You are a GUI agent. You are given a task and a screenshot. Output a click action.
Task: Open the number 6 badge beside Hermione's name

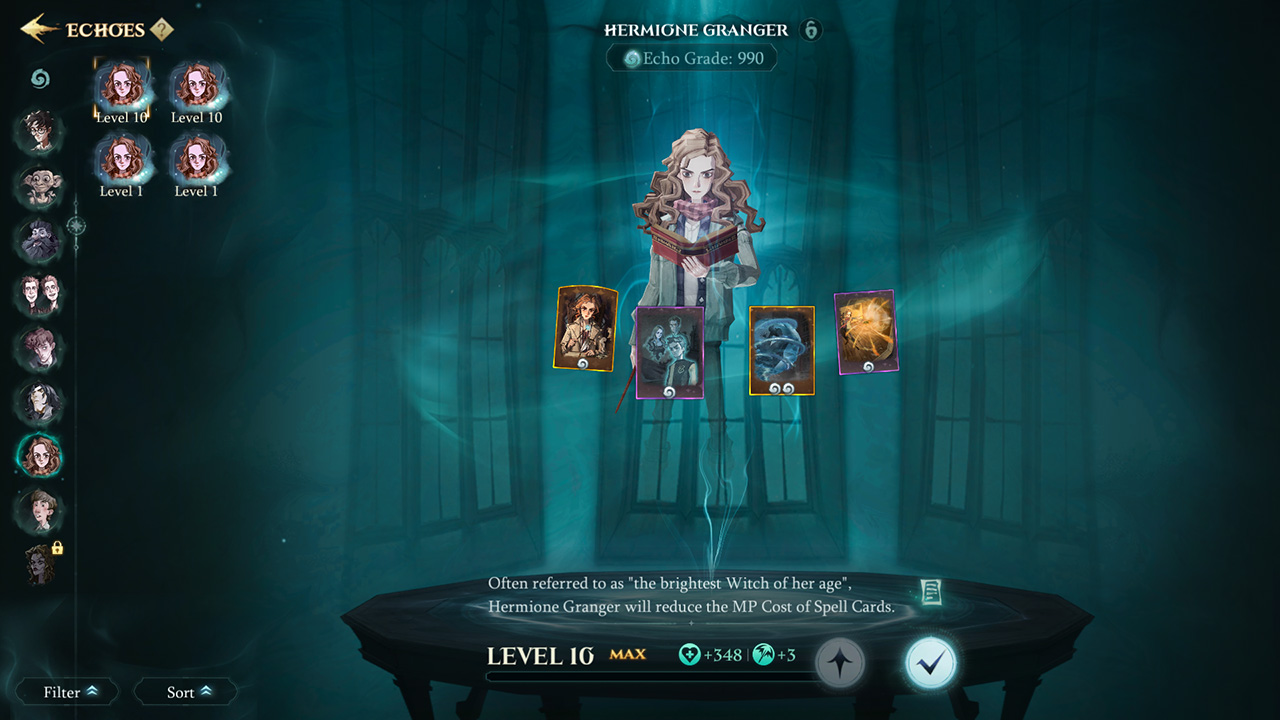tap(810, 30)
